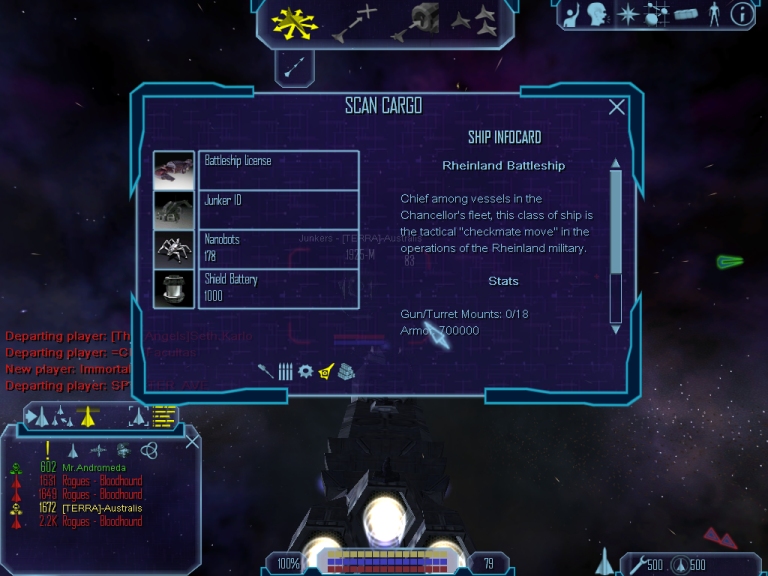Select the Shield Battery cargo row
768x576 pixels.
tap(278, 288)
